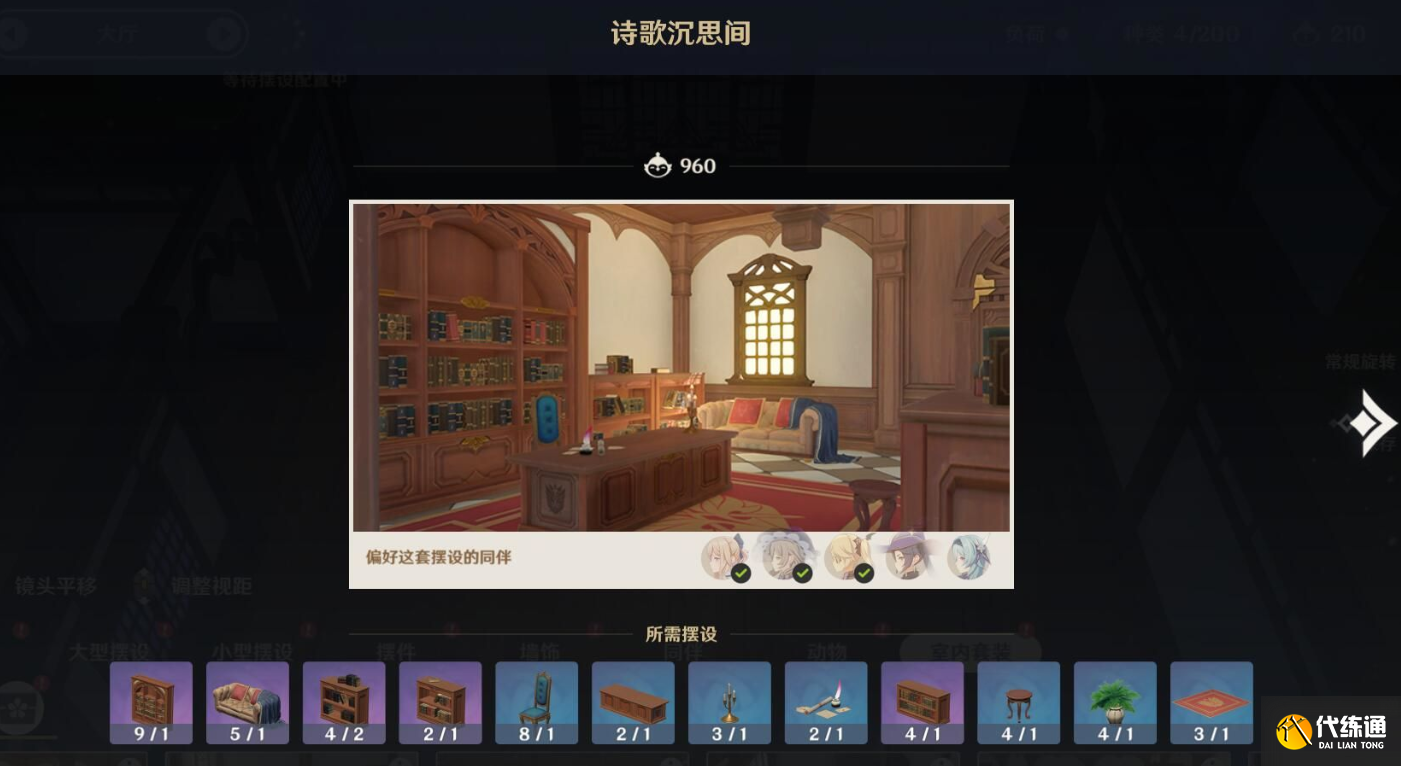Select the potted plant furnishing marked 4/1
The width and height of the screenshot is (1401, 766).
tap(1114, 703)
